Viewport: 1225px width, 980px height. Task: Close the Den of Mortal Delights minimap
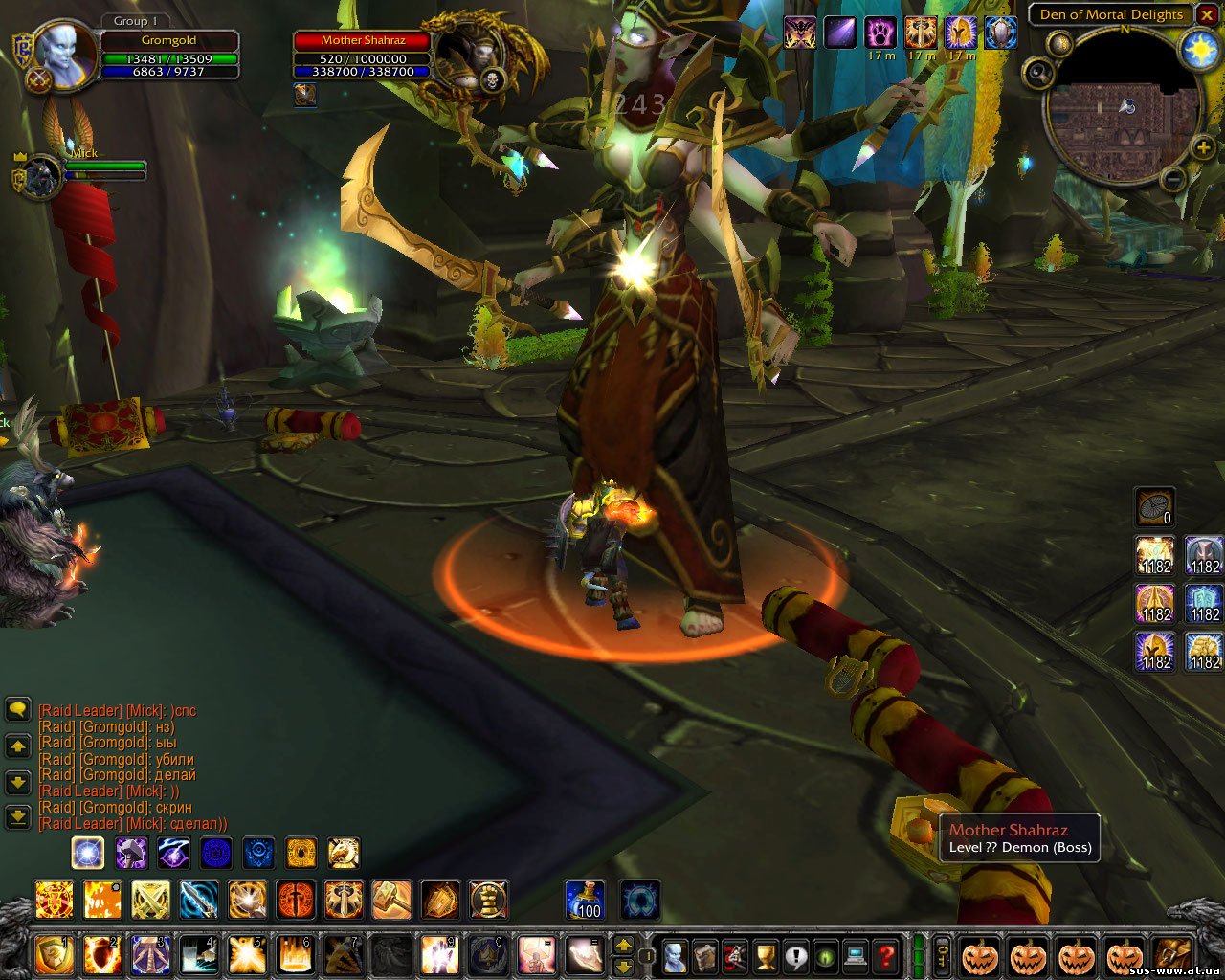point(1206,15)
